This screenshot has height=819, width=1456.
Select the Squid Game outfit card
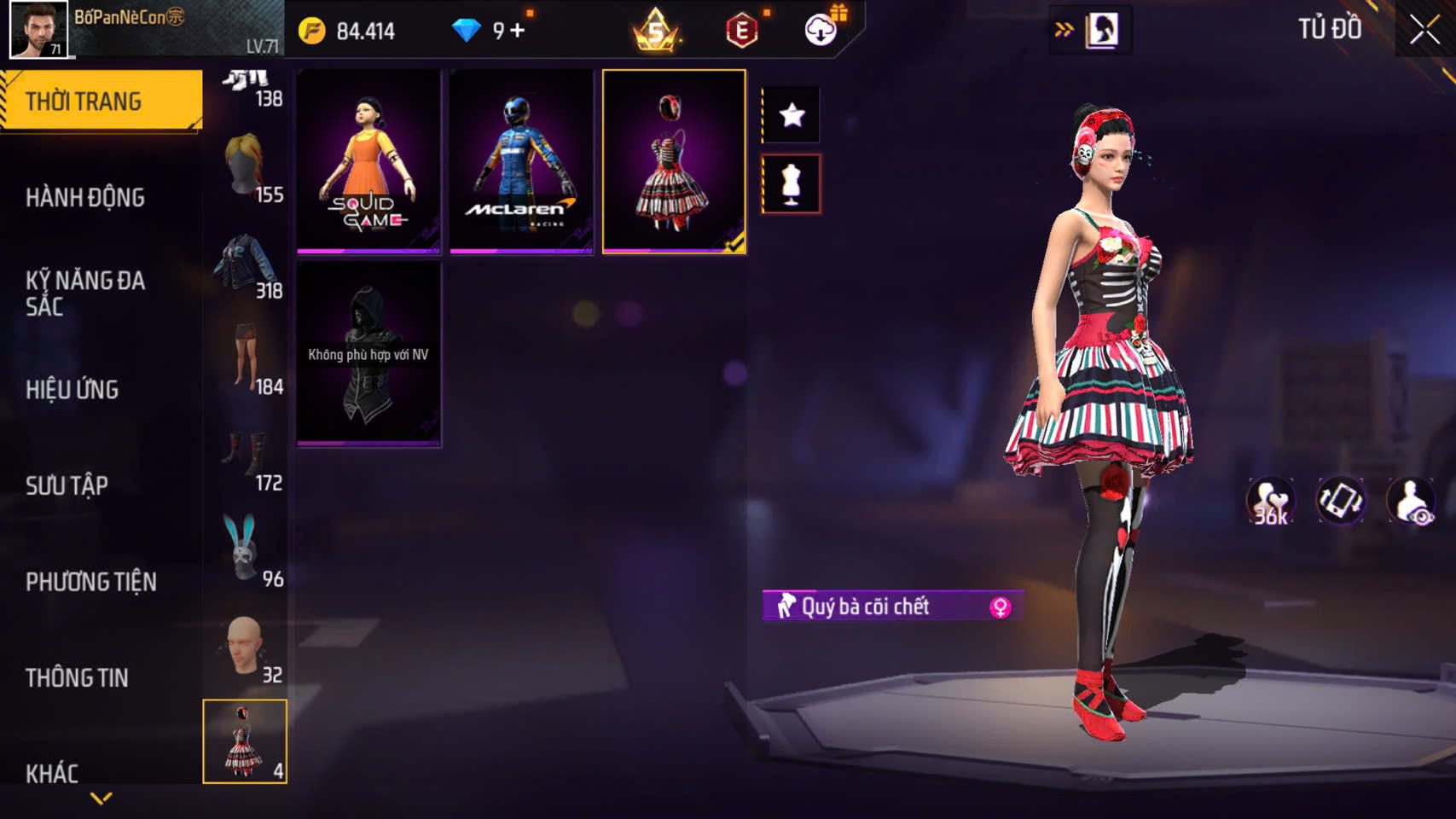click(368, 162)
